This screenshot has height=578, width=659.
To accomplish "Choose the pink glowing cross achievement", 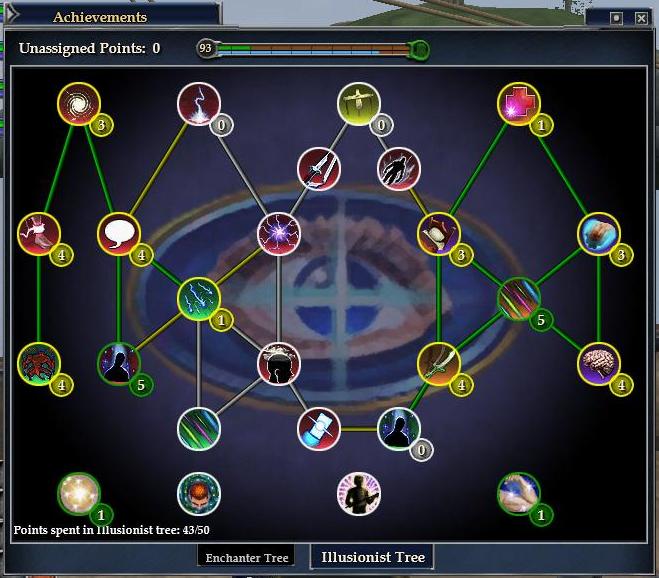I will pos(519,104).
